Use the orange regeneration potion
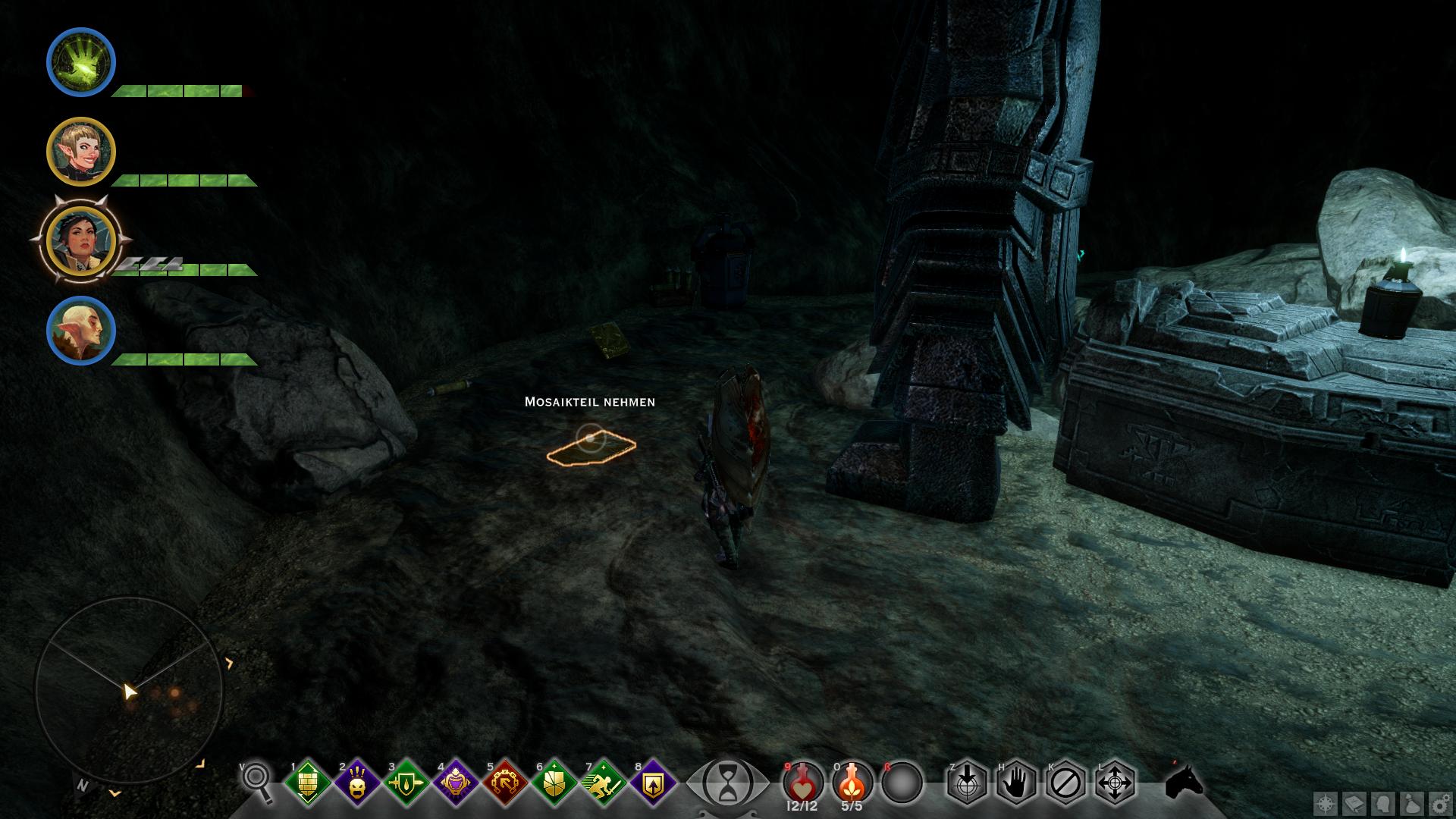This screenshot has width=1456, height=819. click(x=852, y=781)
